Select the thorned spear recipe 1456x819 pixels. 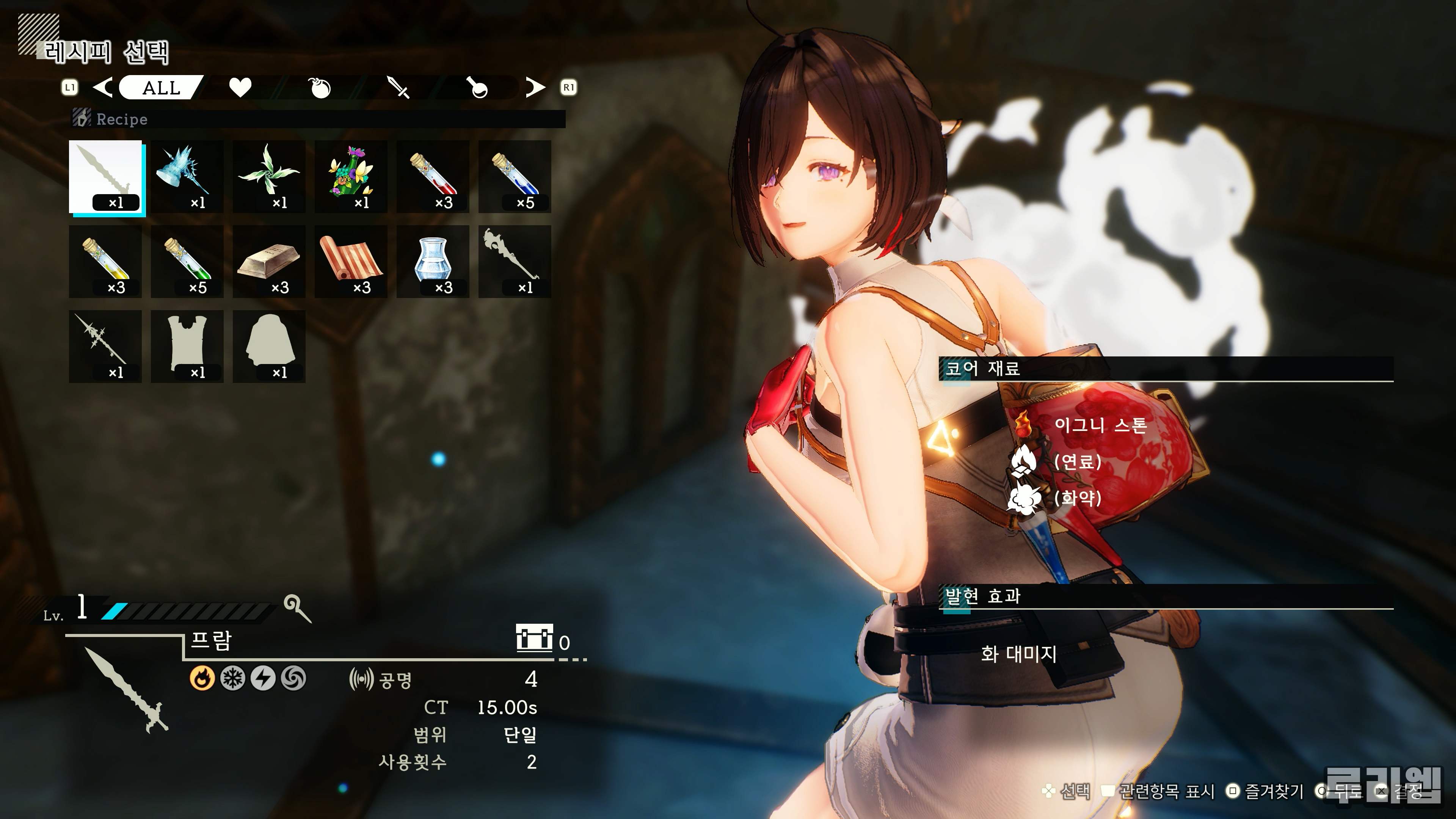click(x=106, y=346)
